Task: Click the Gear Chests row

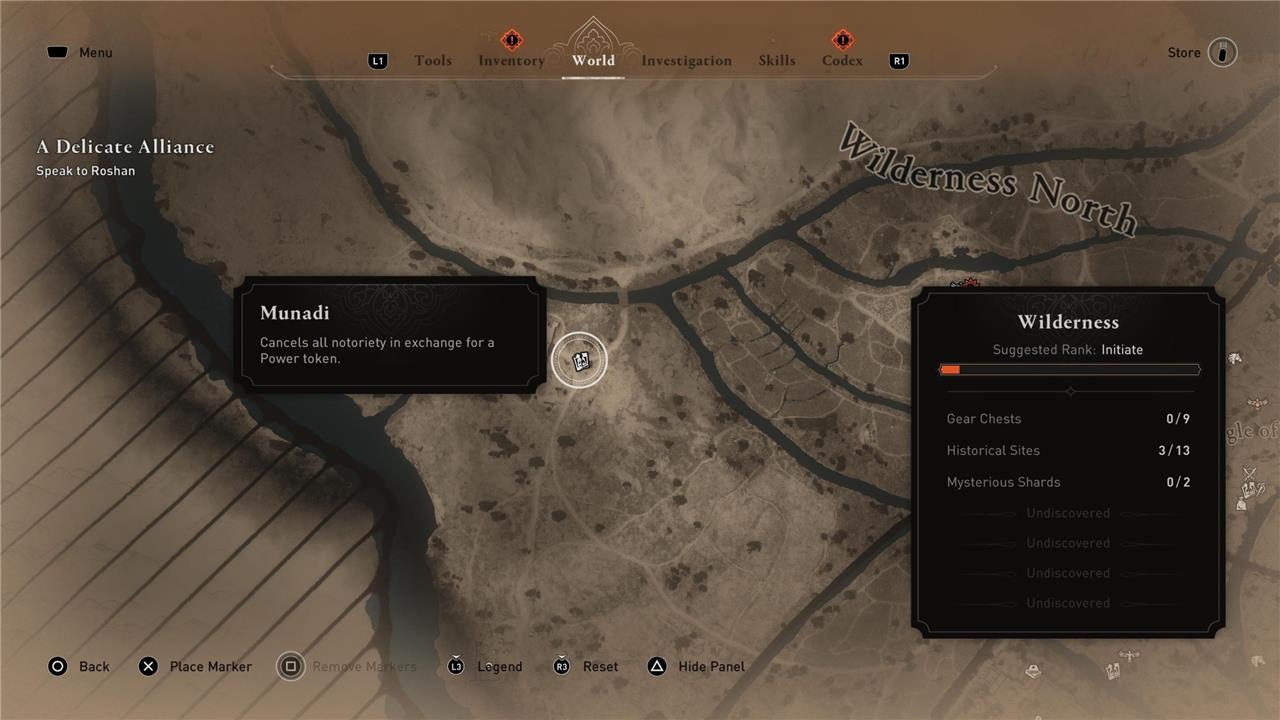Action: click(1068, 419)
